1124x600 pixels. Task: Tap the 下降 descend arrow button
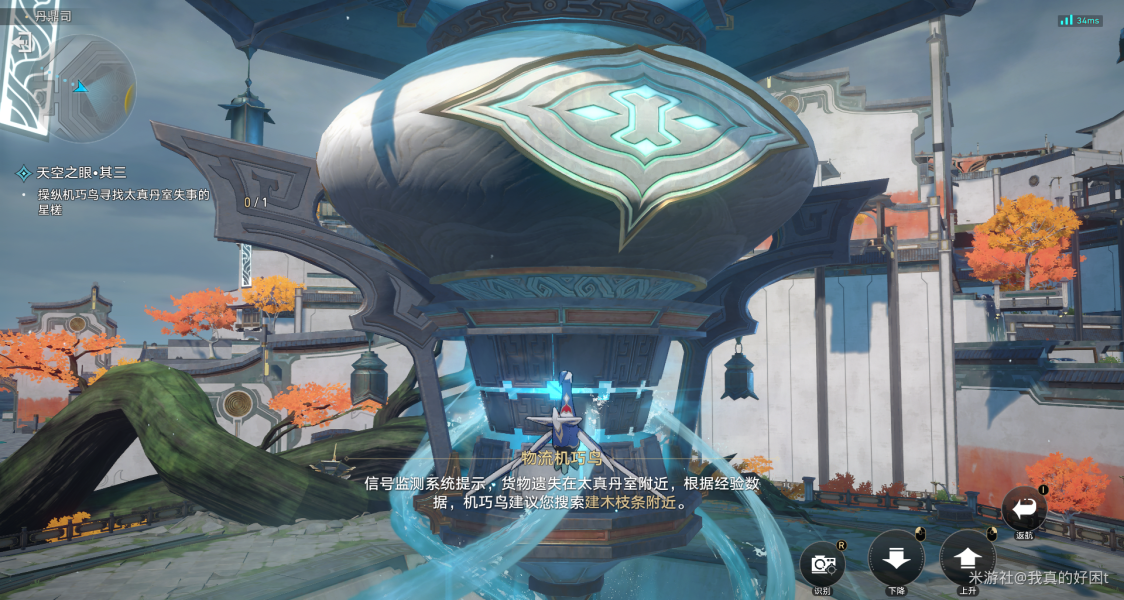point(896,559)
